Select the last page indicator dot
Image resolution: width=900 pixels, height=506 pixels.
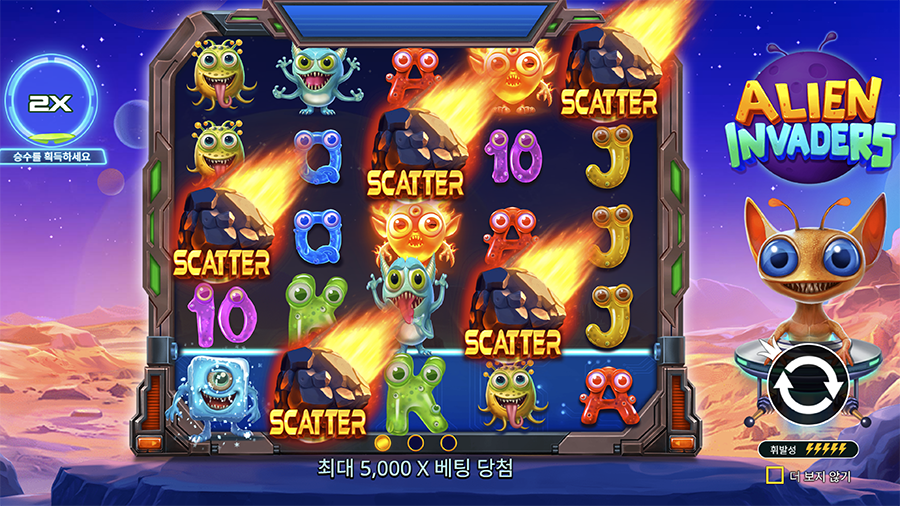click(x=448, y=441)
